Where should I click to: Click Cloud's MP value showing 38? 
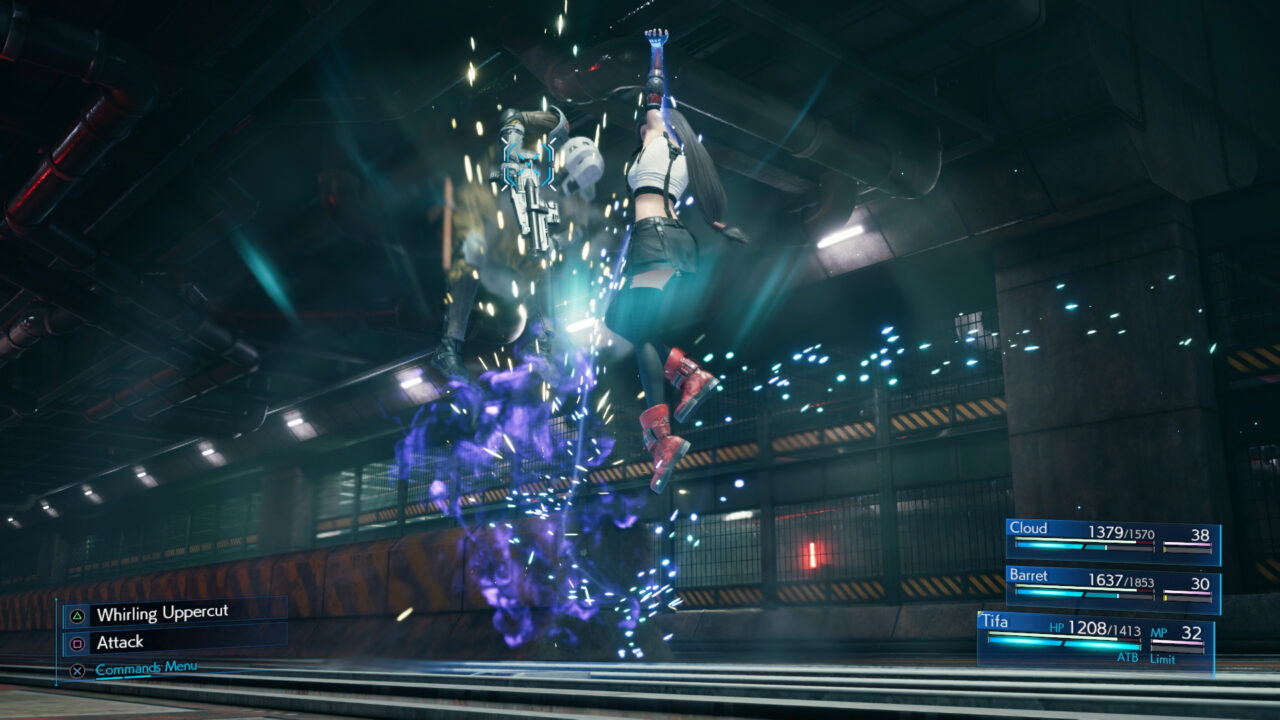[x=1201, y=535]
